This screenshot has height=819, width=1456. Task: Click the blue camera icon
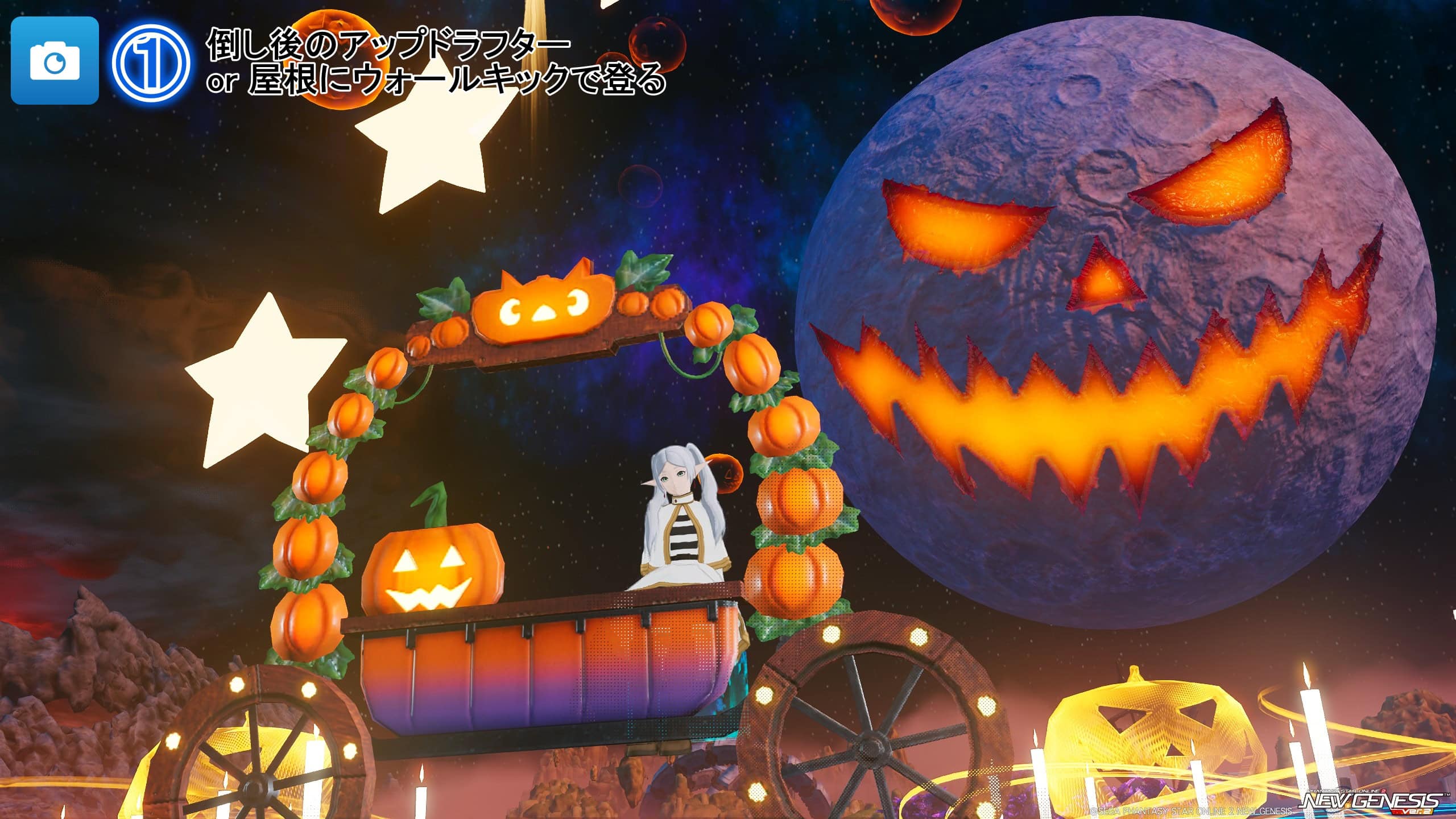coord(55,61)
